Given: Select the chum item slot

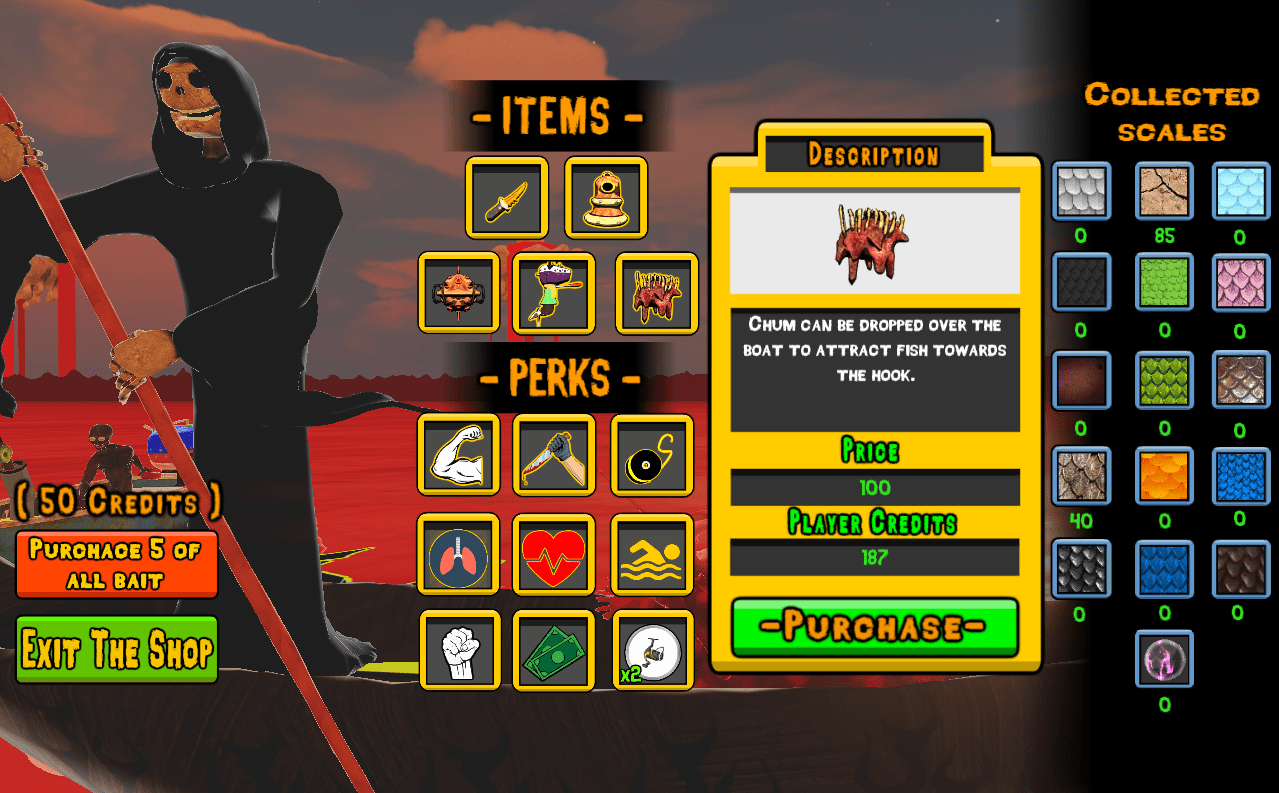Looking at the screenshot, I should (x=656, y=293).
